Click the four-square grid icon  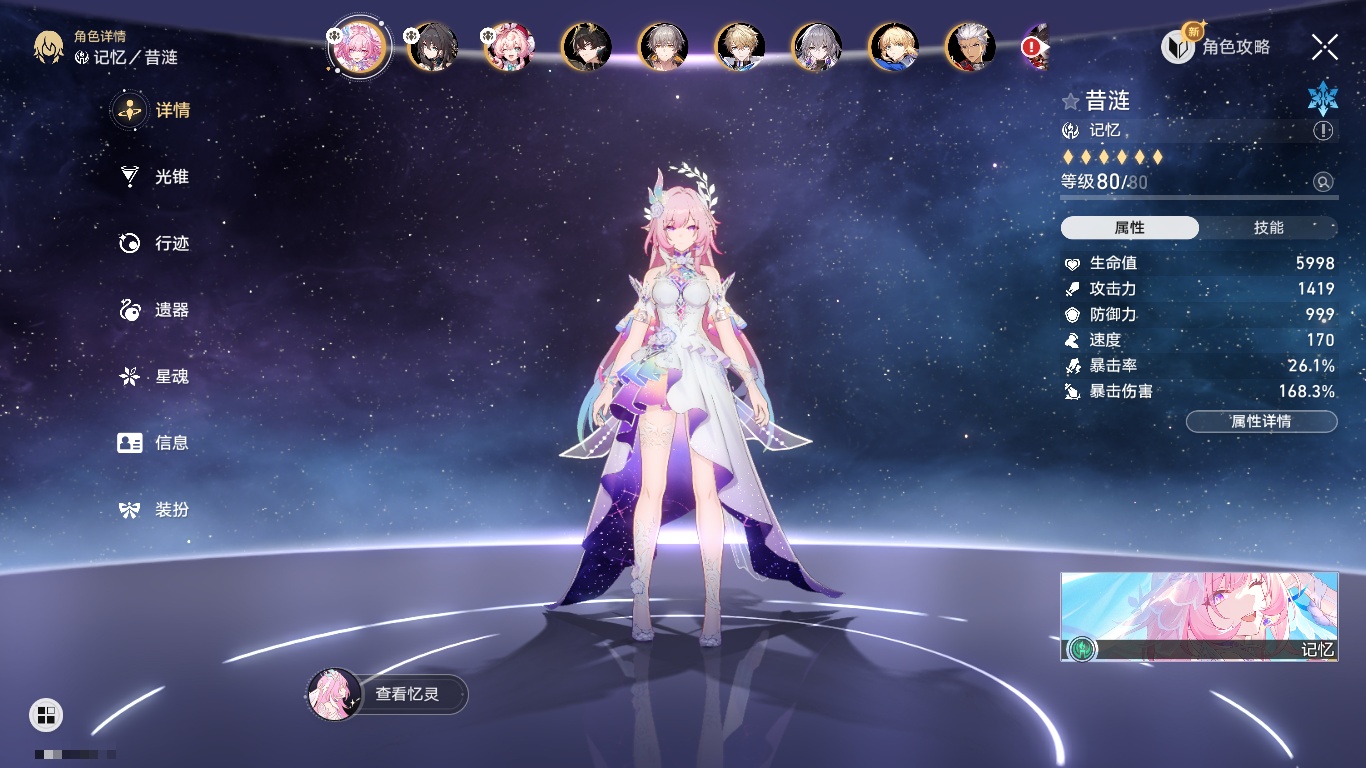(46, 714)
